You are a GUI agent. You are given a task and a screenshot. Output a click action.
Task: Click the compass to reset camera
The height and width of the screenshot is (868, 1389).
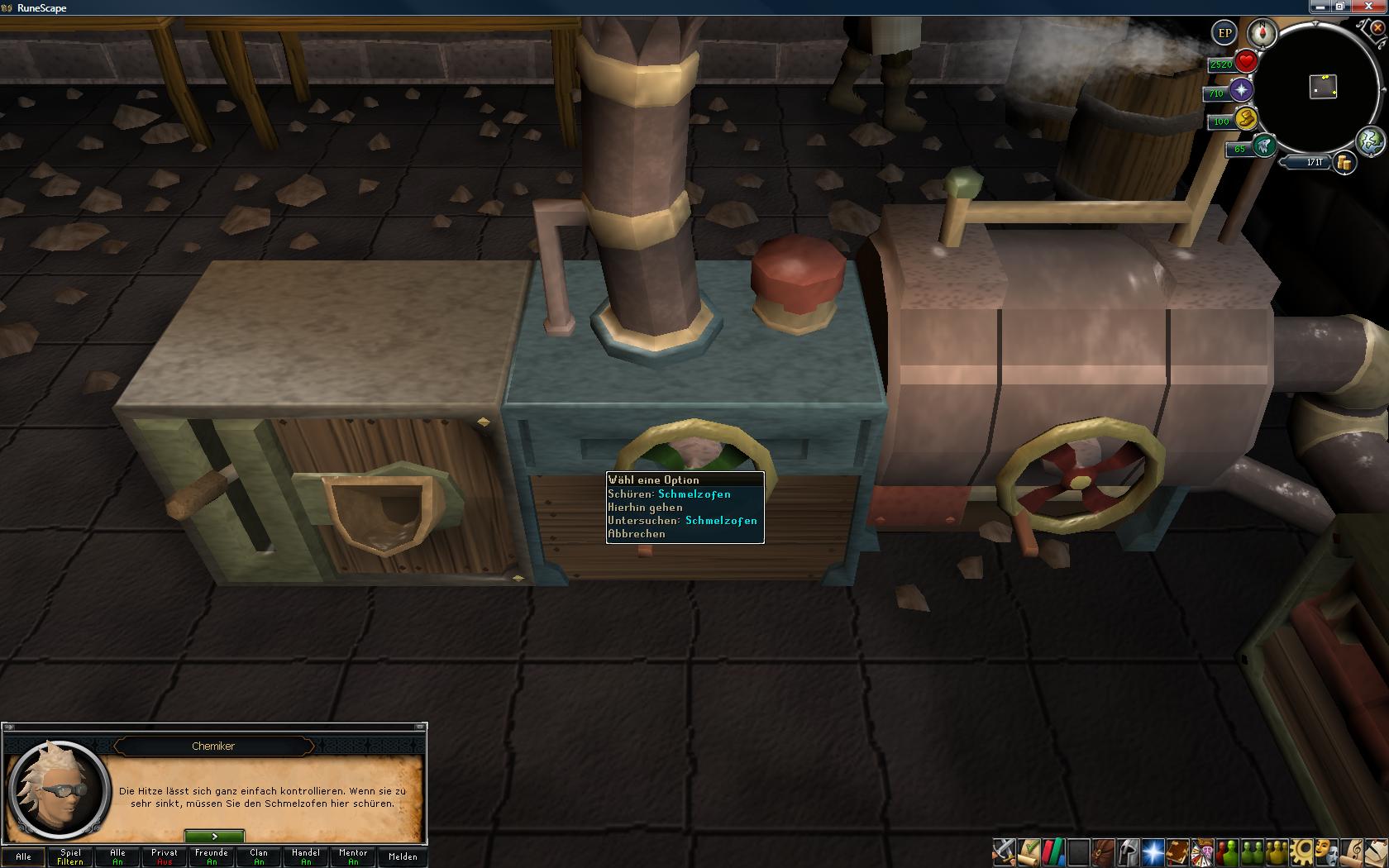coord(1263,34)
